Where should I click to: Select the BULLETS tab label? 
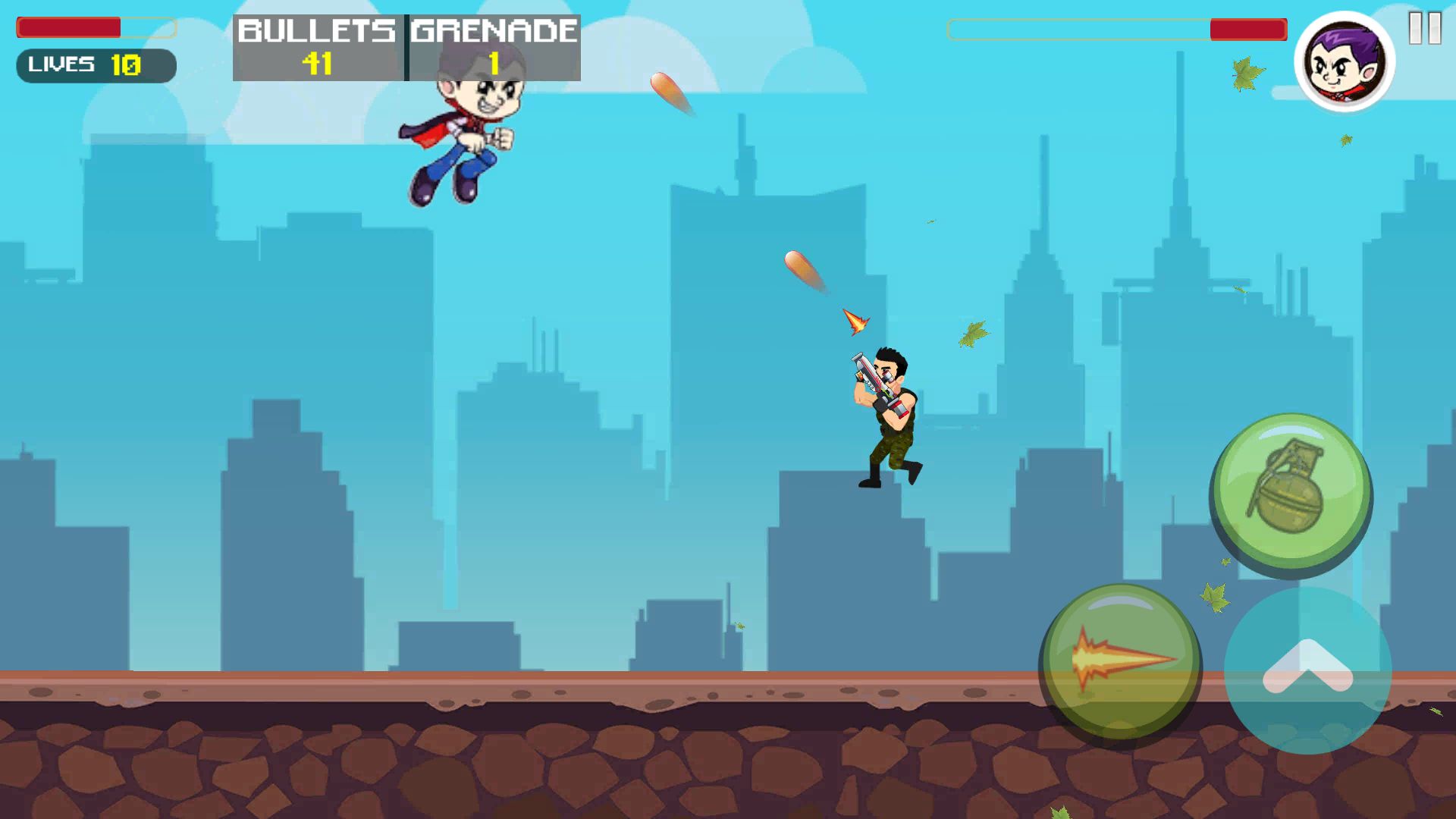(x=317, y=30)
